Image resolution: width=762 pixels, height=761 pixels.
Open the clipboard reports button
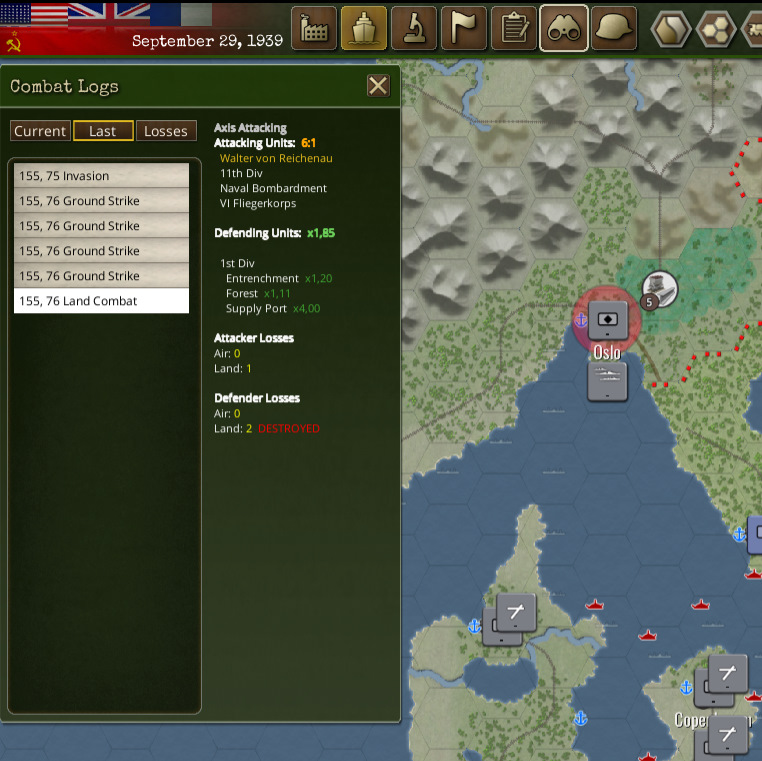(514, 28)
